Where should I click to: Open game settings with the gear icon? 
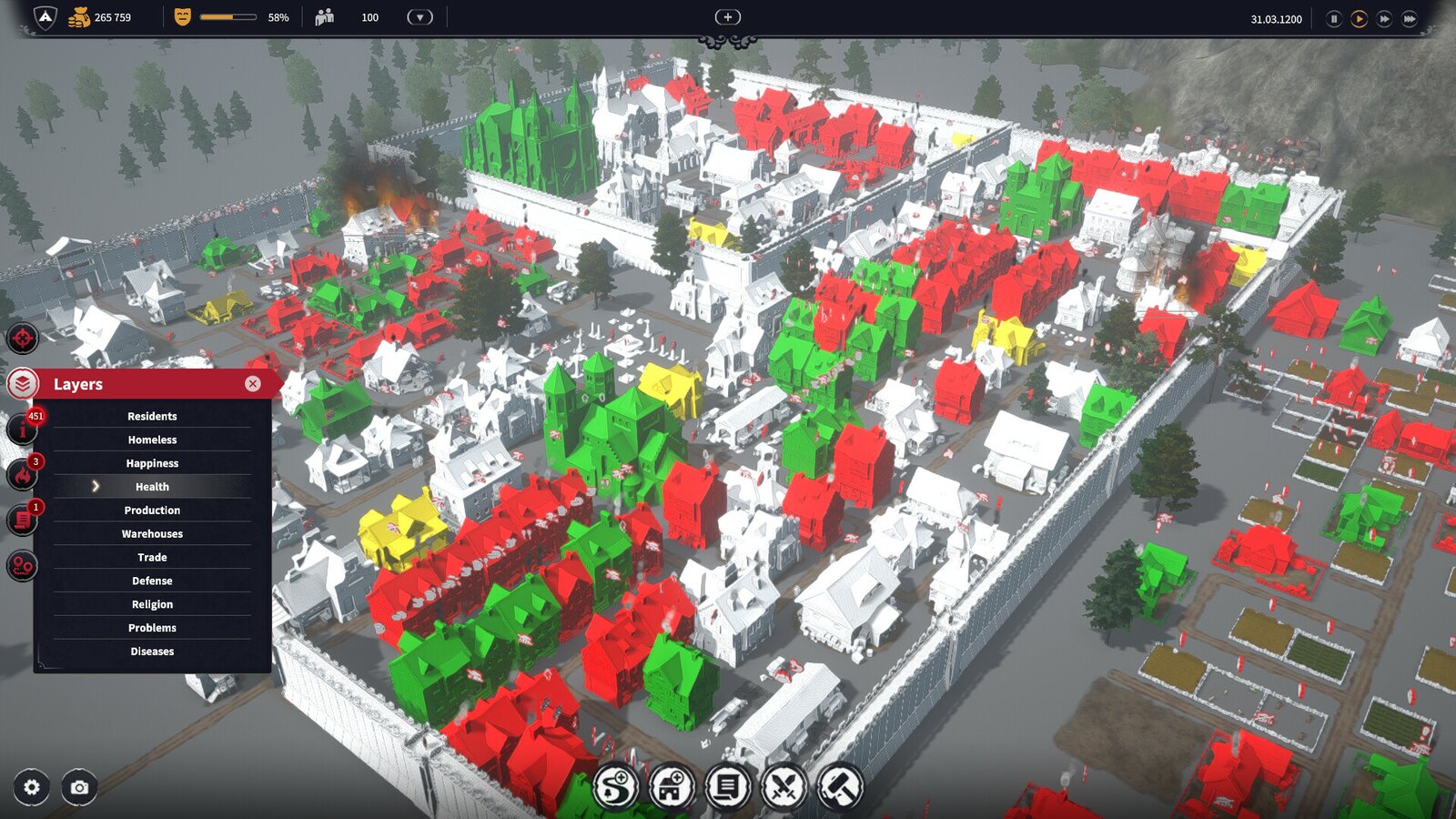(x=32, y=788)
